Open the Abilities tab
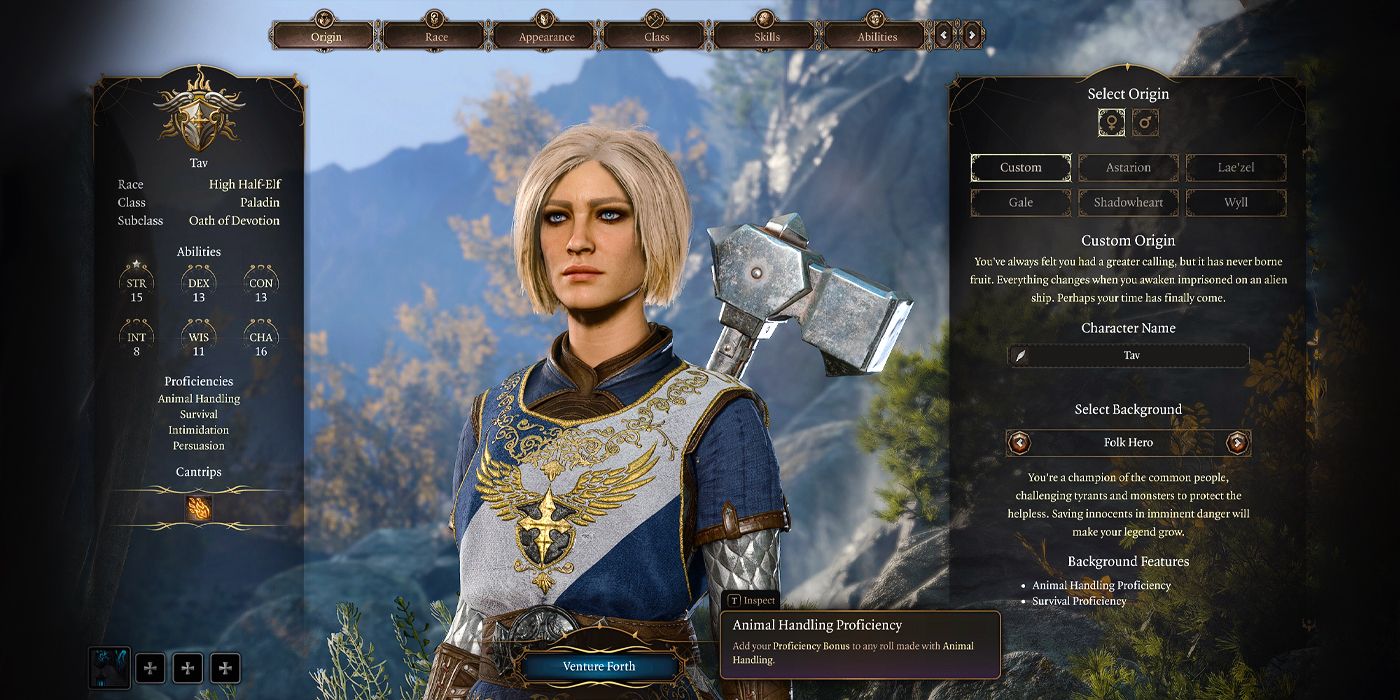Viewport: 1400px width, 700px height. [876, 36]
